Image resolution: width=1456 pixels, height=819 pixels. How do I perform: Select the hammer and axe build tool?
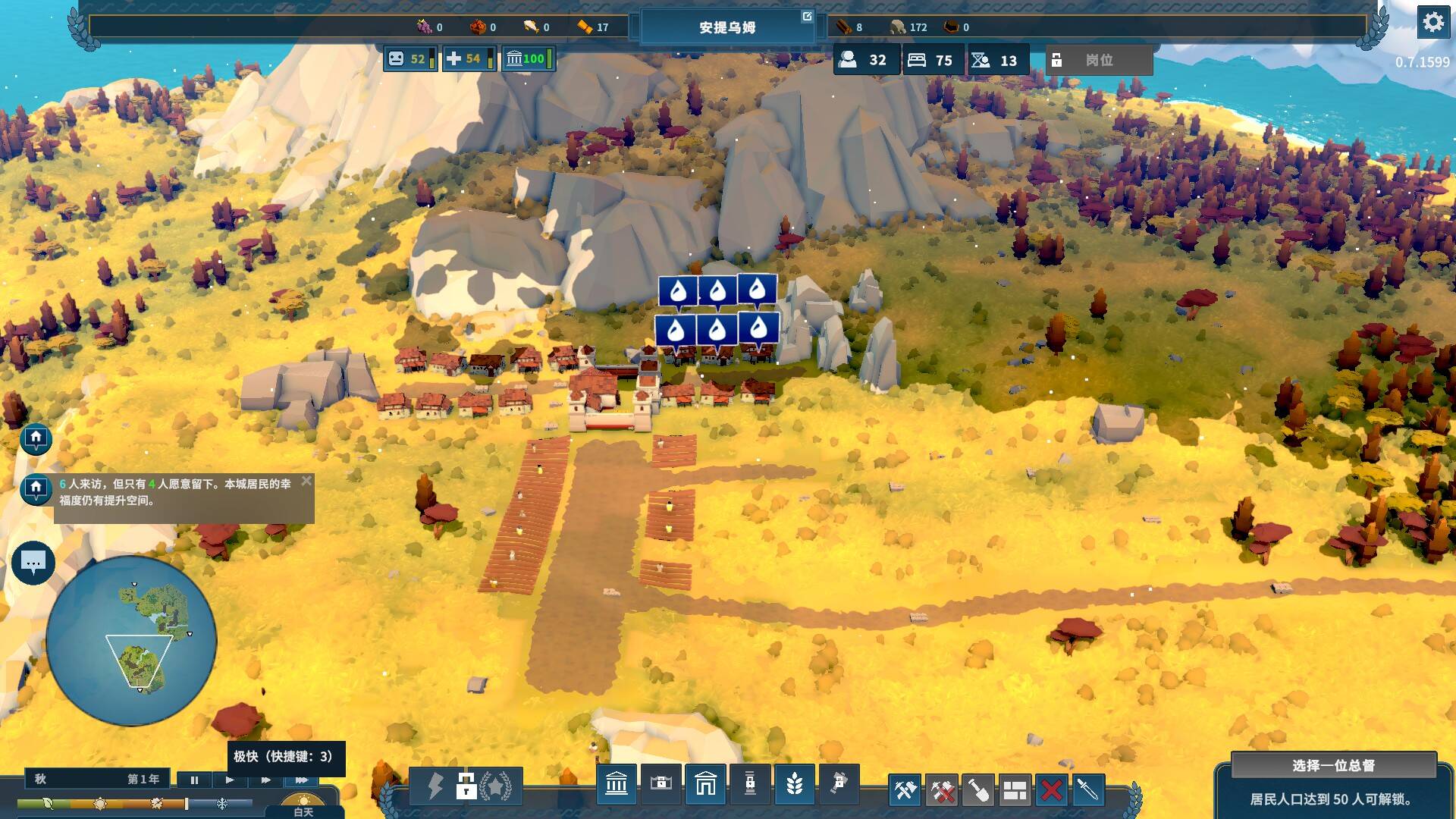905,791
